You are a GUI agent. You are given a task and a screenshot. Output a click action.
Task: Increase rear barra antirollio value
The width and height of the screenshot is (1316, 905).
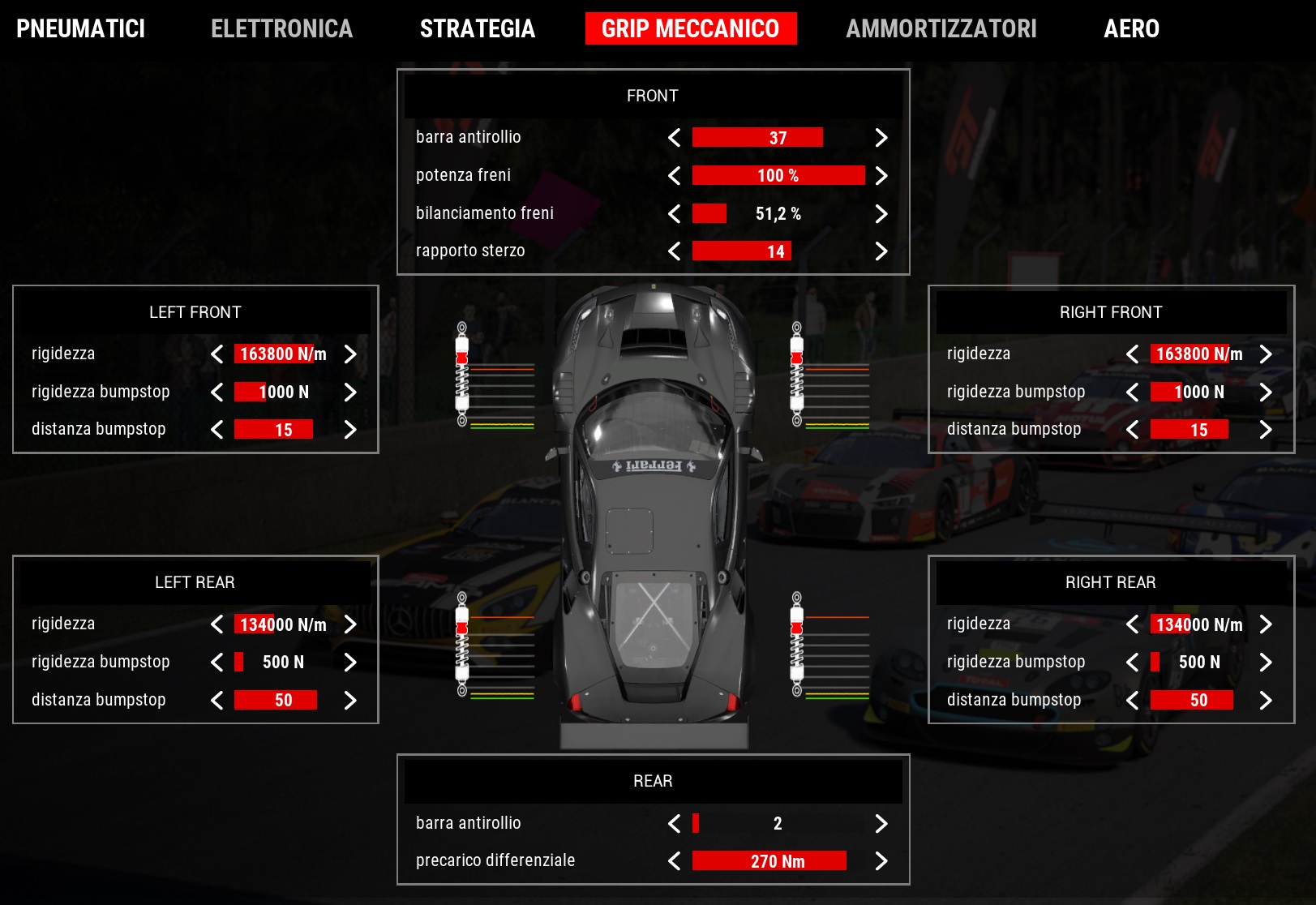881,824
